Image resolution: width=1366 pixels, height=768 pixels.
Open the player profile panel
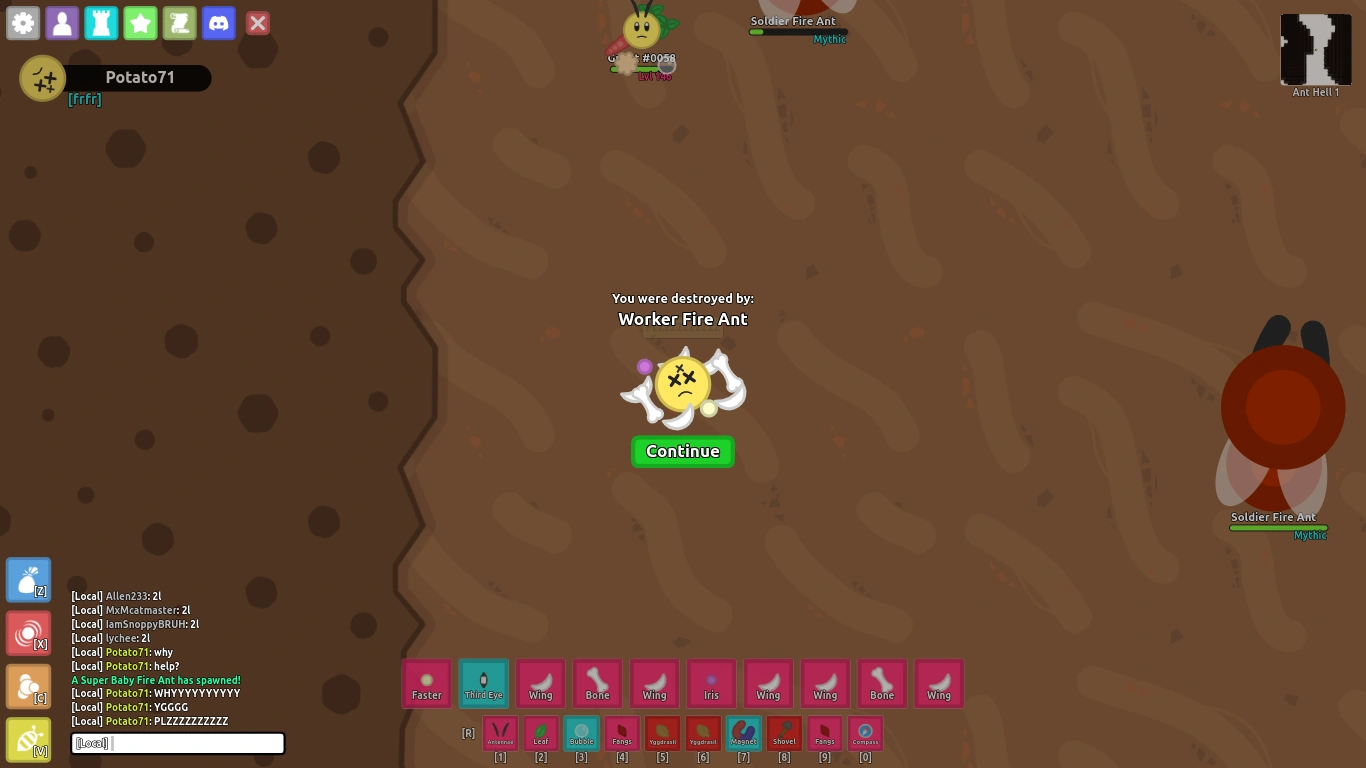(61, 22)
